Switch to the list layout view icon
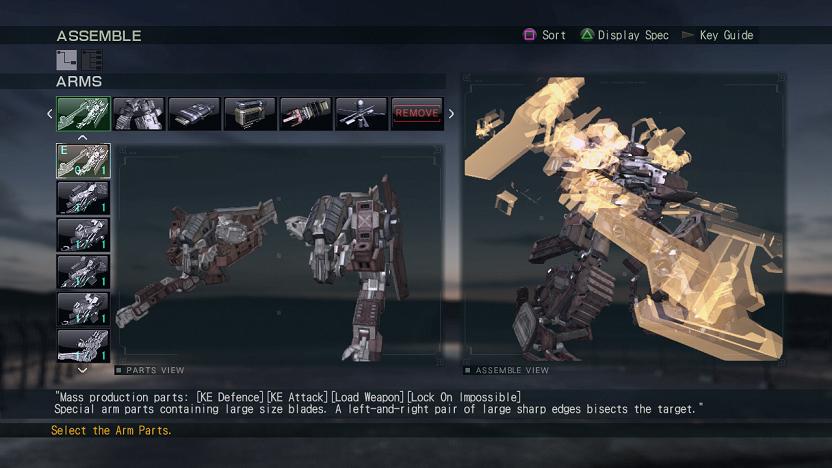832x468 pixels. point(92,60)
